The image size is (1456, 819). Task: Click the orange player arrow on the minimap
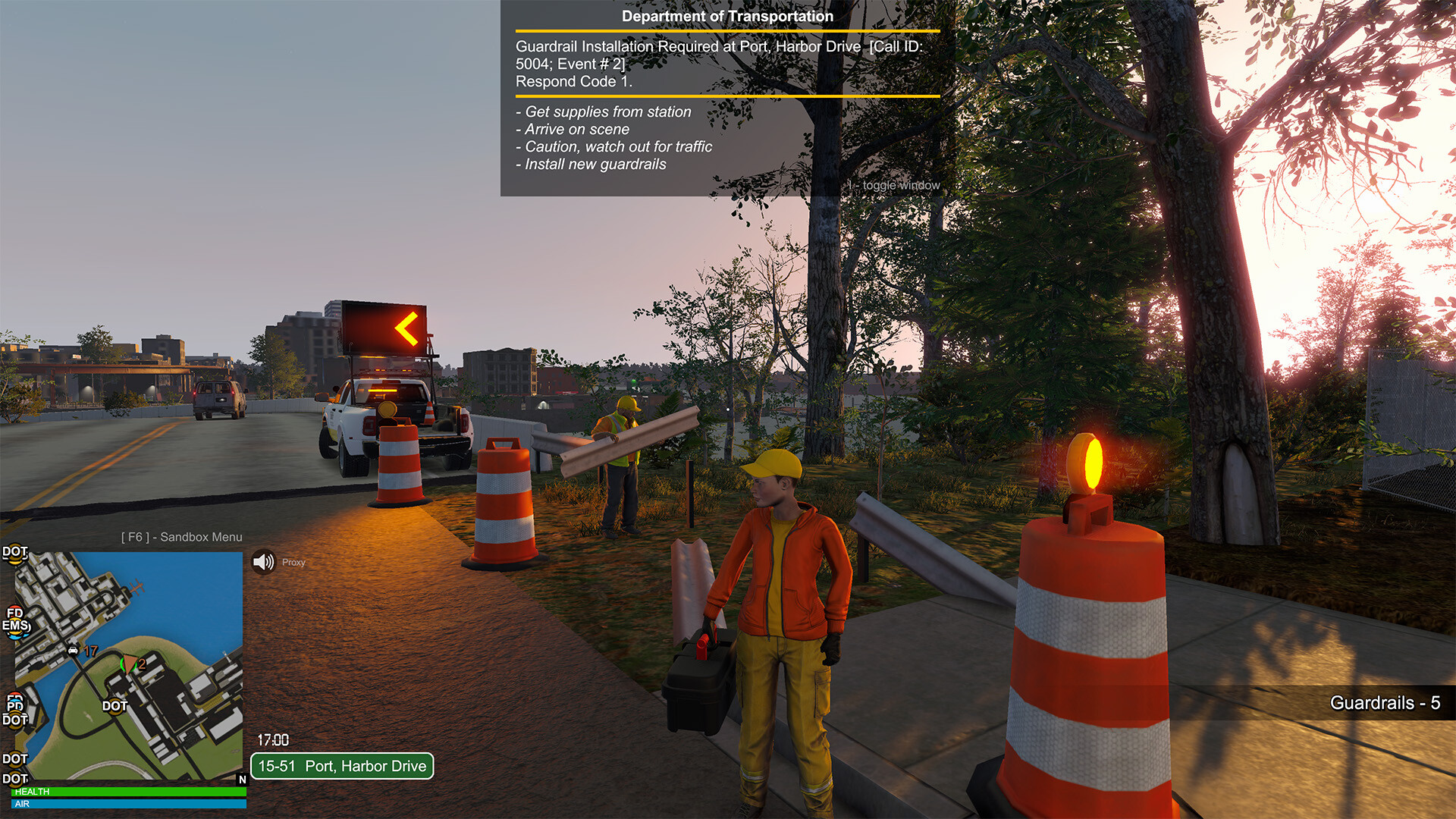pyautogui.click(x=130, y=664)
